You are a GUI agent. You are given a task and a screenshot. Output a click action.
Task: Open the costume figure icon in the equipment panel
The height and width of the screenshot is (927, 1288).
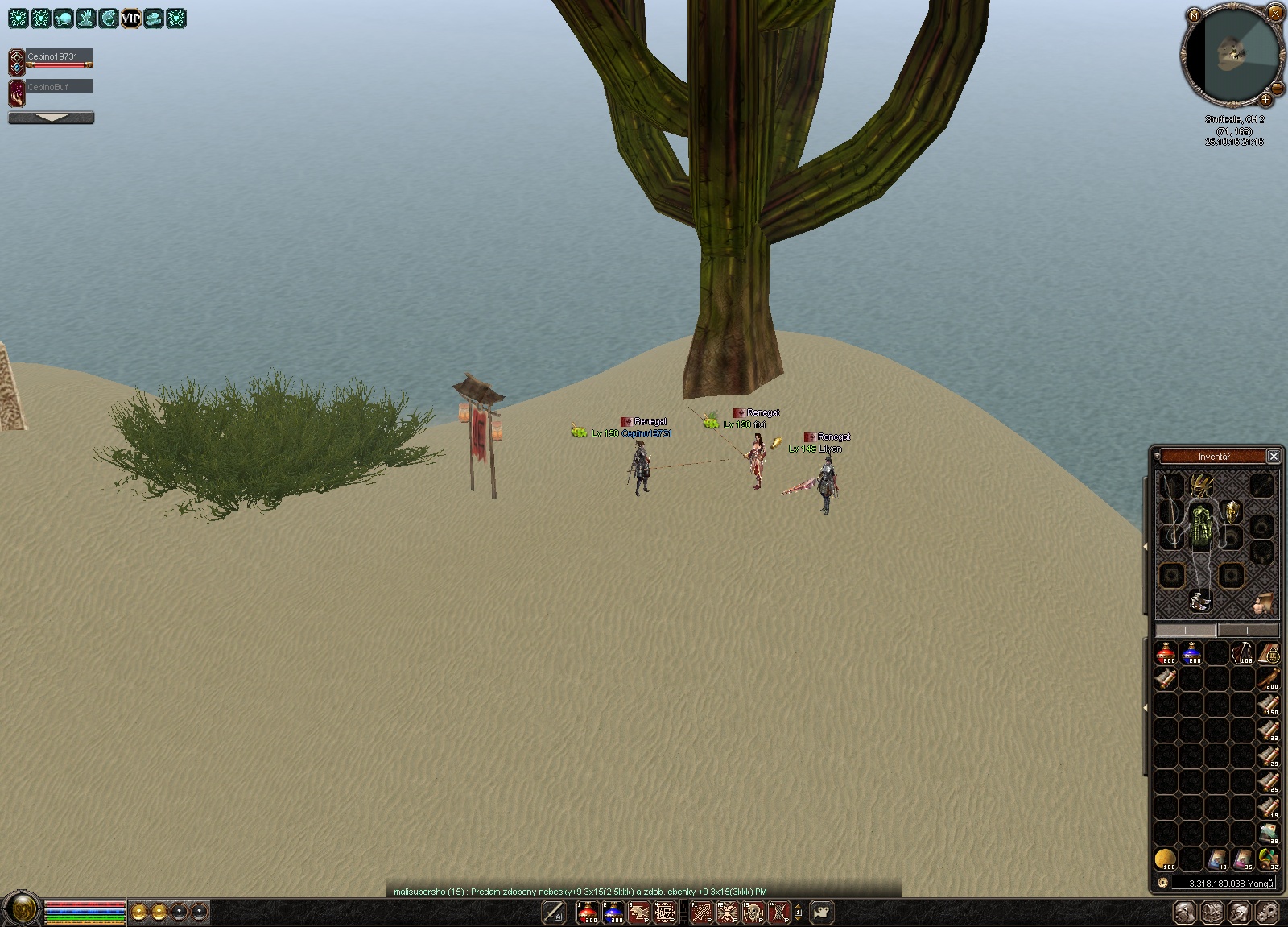1262,602
